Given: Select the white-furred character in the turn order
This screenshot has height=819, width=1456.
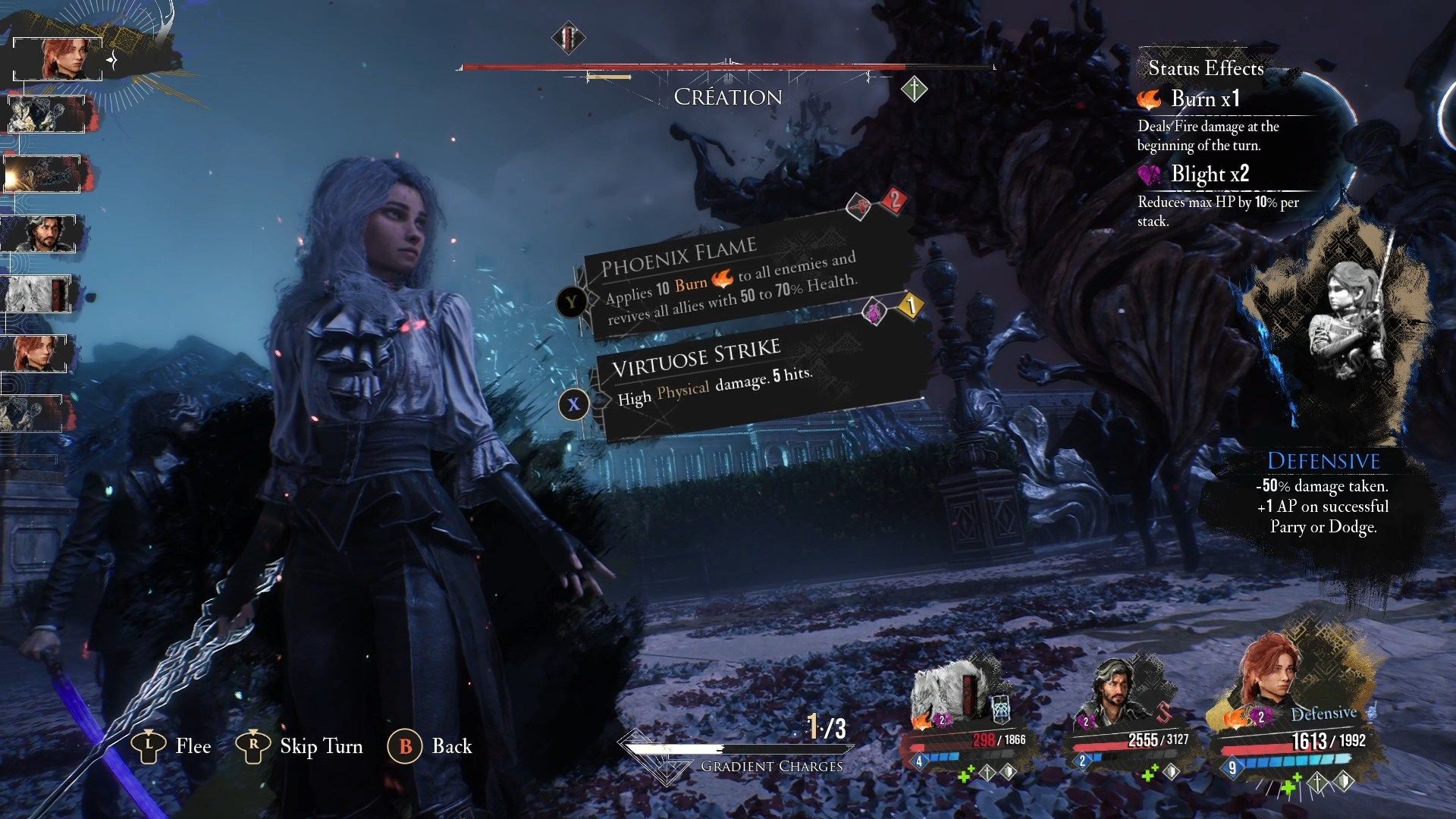Looking at the screenshot, I should (x=38, y=293).
